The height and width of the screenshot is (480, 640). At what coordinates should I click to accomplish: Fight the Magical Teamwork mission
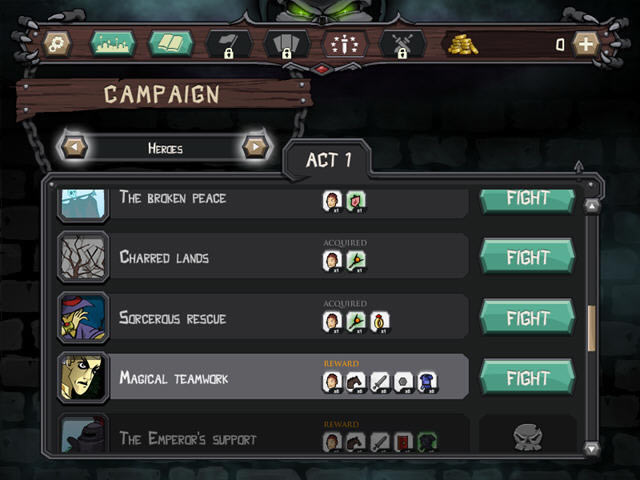(527, 378)
